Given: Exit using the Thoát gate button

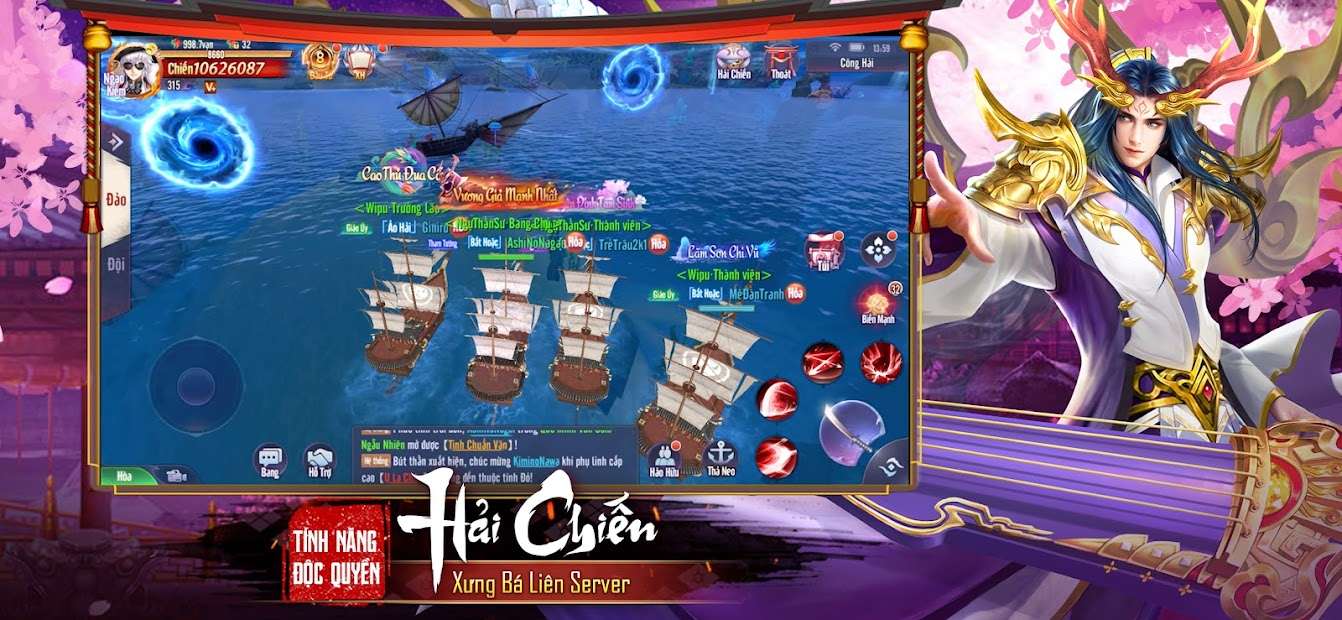Looking at the screenshot, I should pos(781,61).
